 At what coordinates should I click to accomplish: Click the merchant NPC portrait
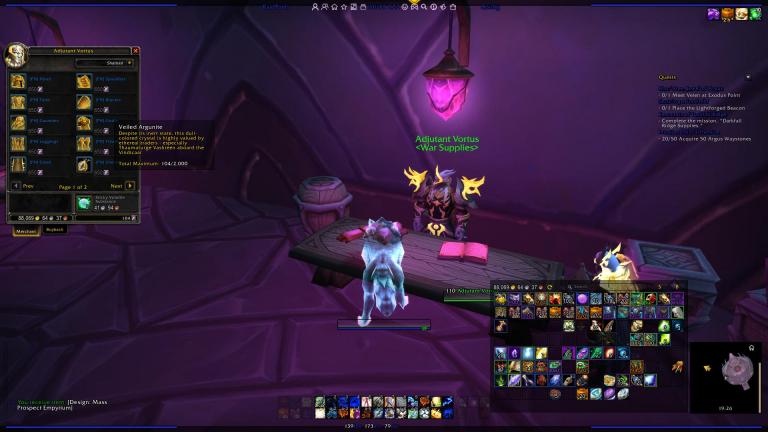16,54
